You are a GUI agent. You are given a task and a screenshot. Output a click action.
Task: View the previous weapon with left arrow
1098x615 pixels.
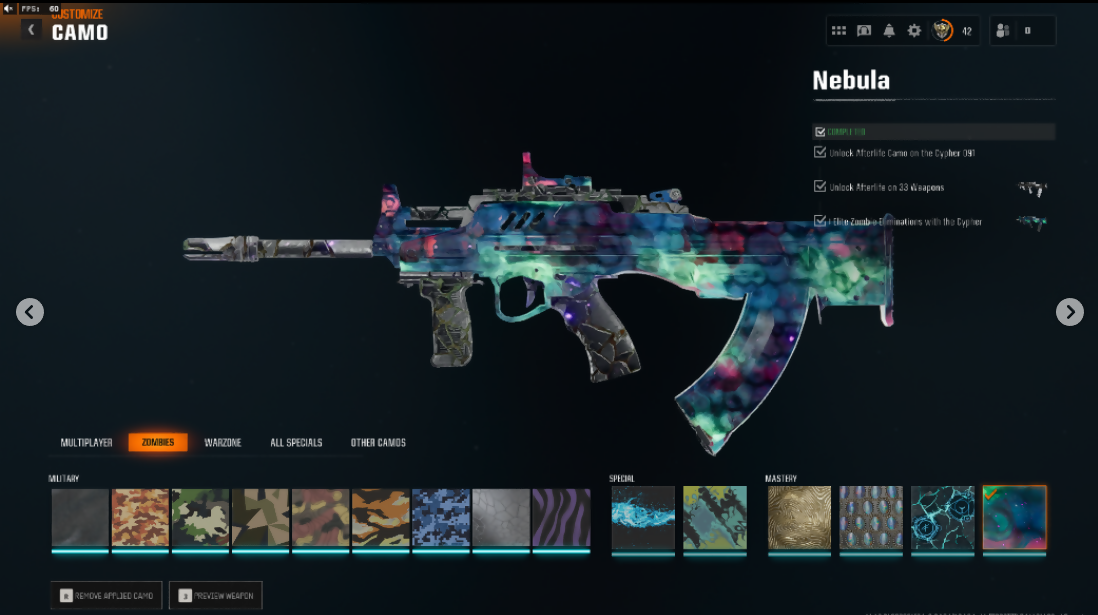pos(30,312)
